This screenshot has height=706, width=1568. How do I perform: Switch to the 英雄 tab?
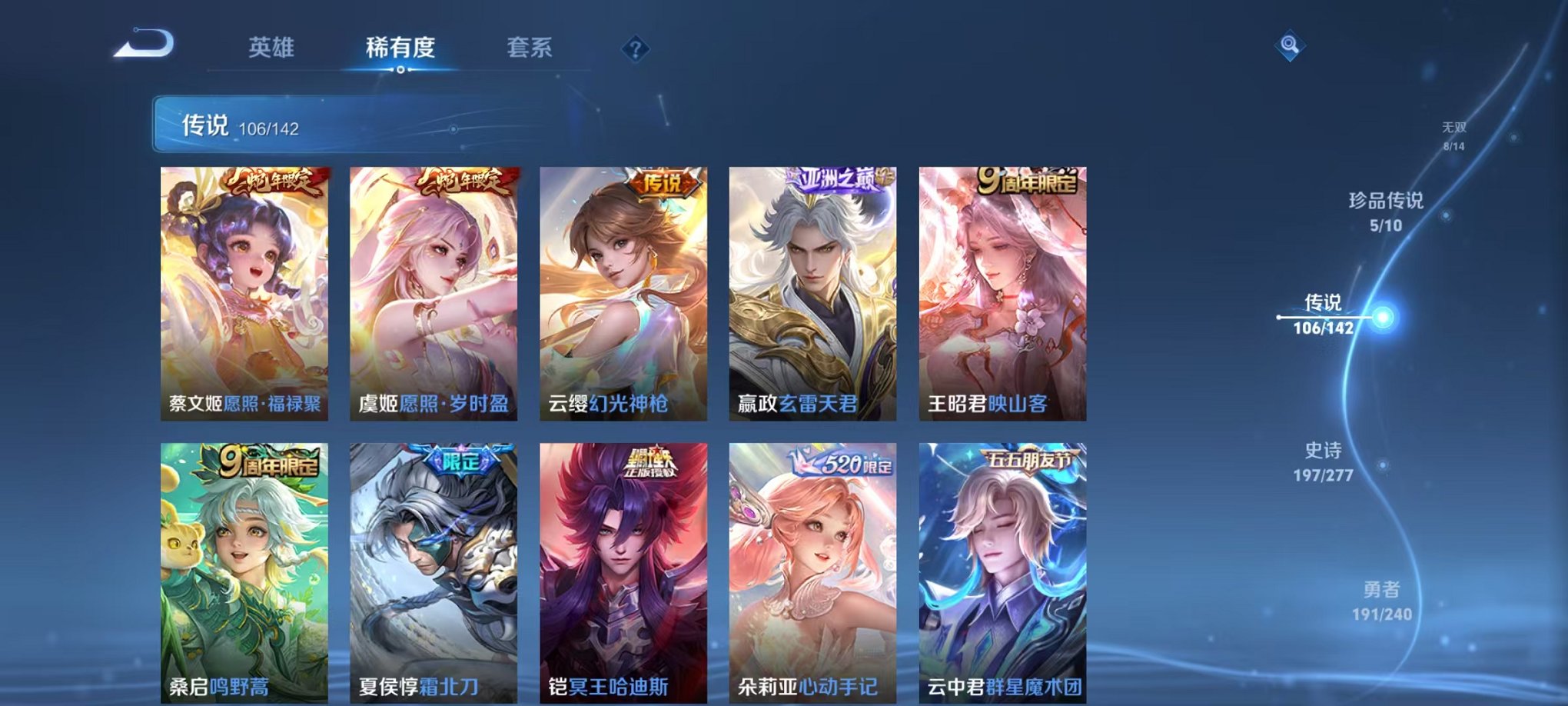coord(273,48)
